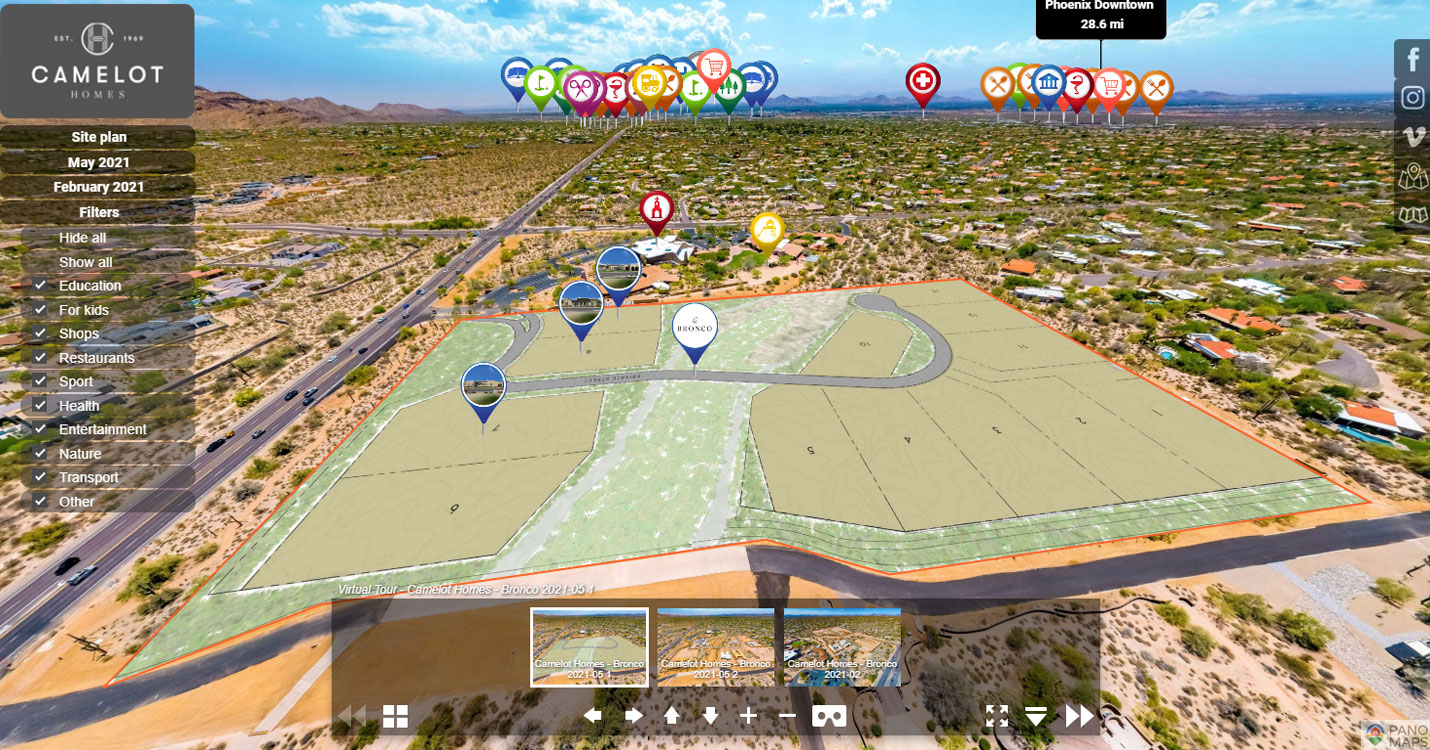The height and width of the screenshot is (750, 1430).
Task: Open the thumbnail grid view icon
Action: tap(397, 716)
